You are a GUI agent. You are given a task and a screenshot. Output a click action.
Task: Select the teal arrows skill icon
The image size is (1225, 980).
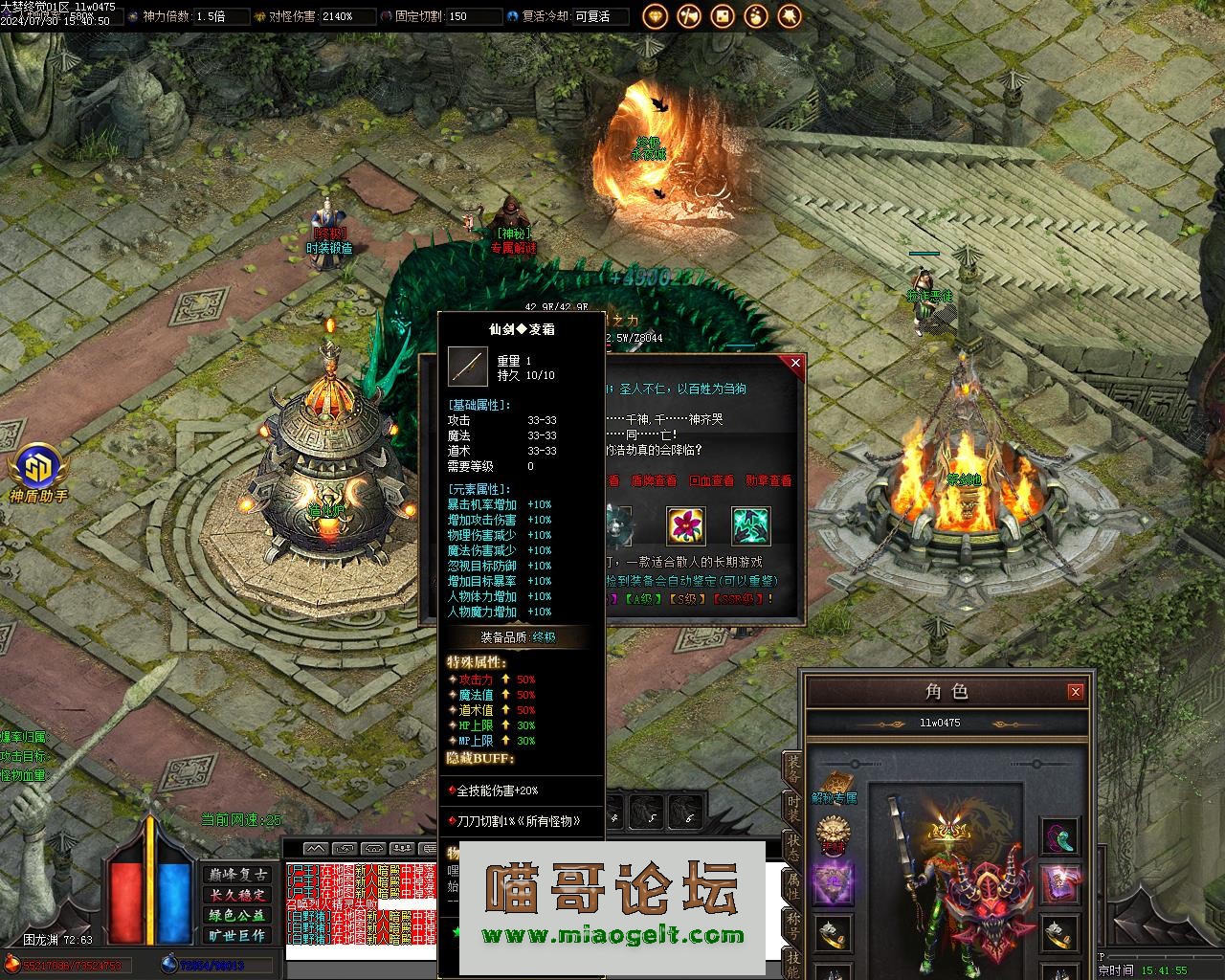[751, 525]
